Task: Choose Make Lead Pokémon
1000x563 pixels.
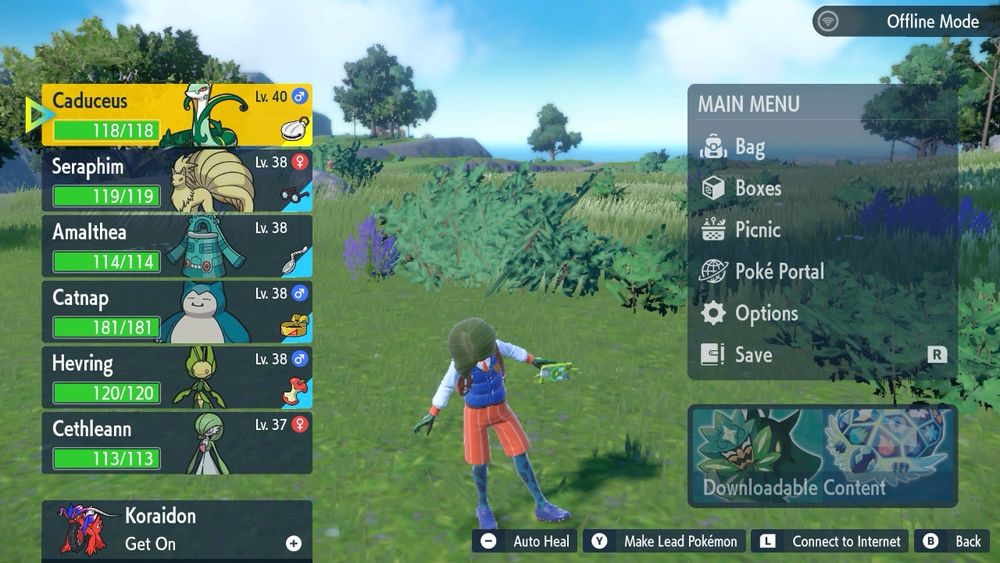Action: pyautogui.click(x=665, y=541)
